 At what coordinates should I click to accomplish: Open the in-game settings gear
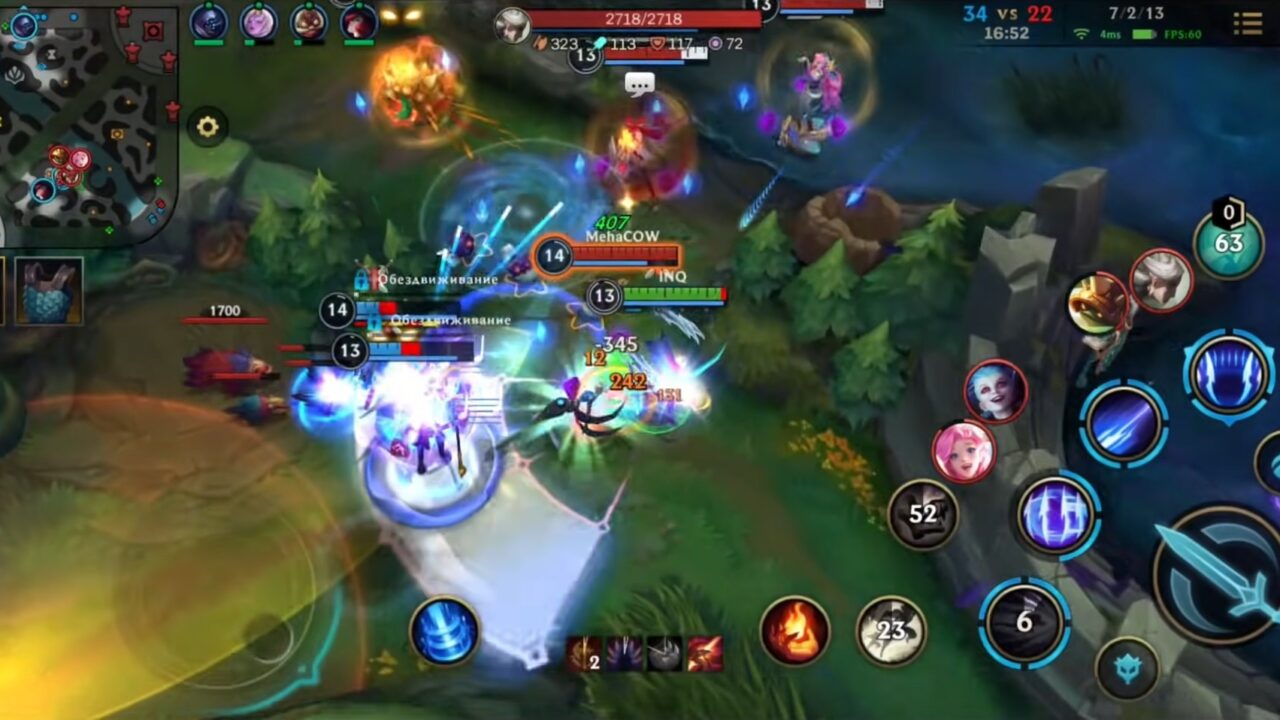207,128
